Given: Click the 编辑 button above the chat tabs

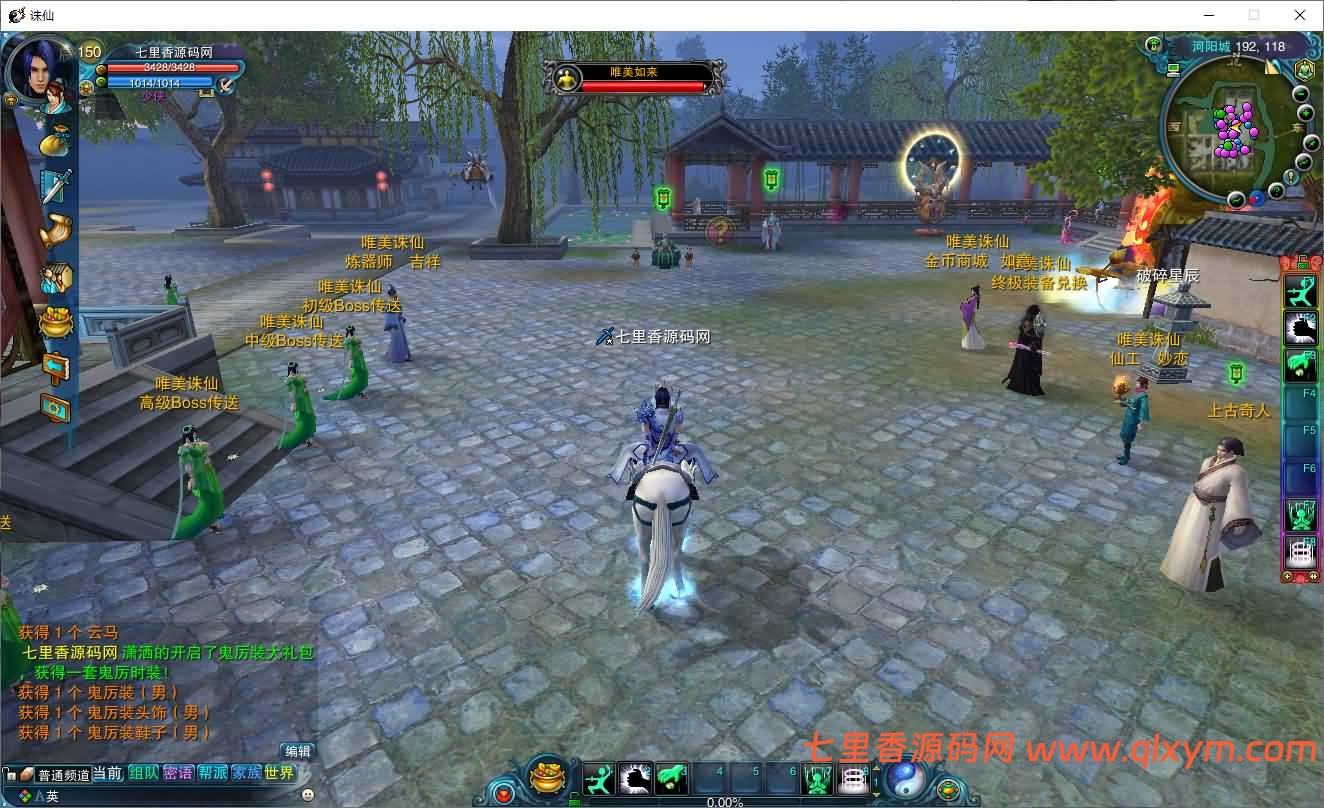Looking at the screenshot, I should [298, 751].
